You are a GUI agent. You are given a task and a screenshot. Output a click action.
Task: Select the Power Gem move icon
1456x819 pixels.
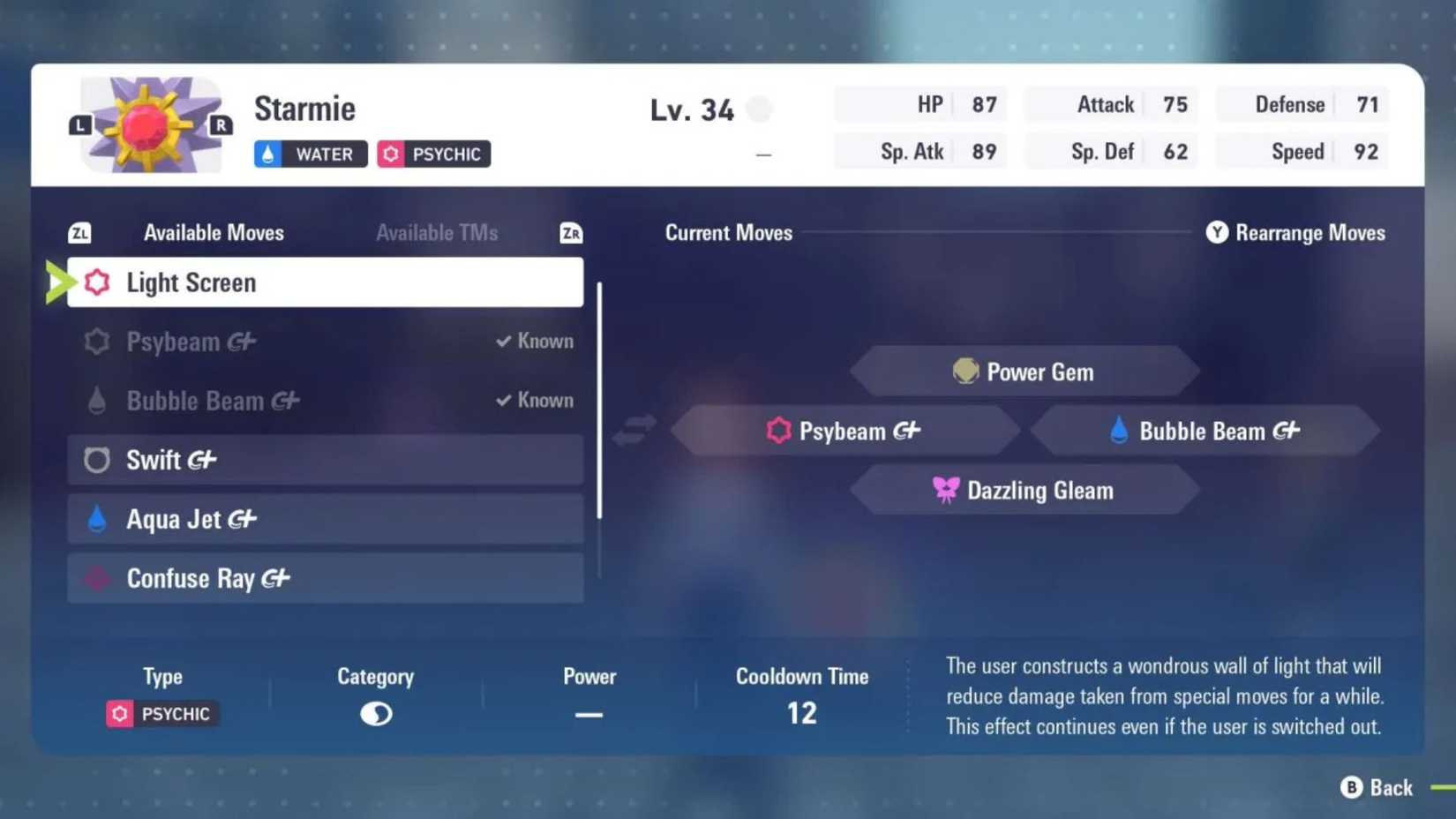[x=964, y=372]
